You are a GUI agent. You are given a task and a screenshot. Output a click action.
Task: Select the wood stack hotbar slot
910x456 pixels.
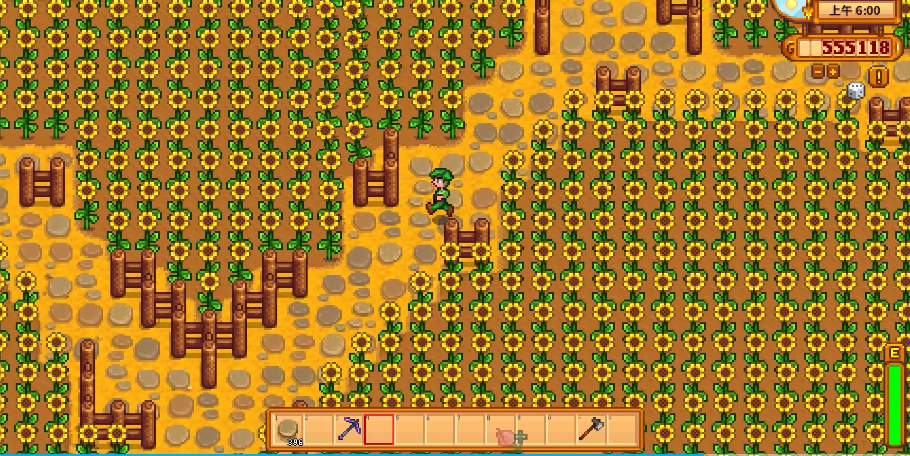coord(288,430)
